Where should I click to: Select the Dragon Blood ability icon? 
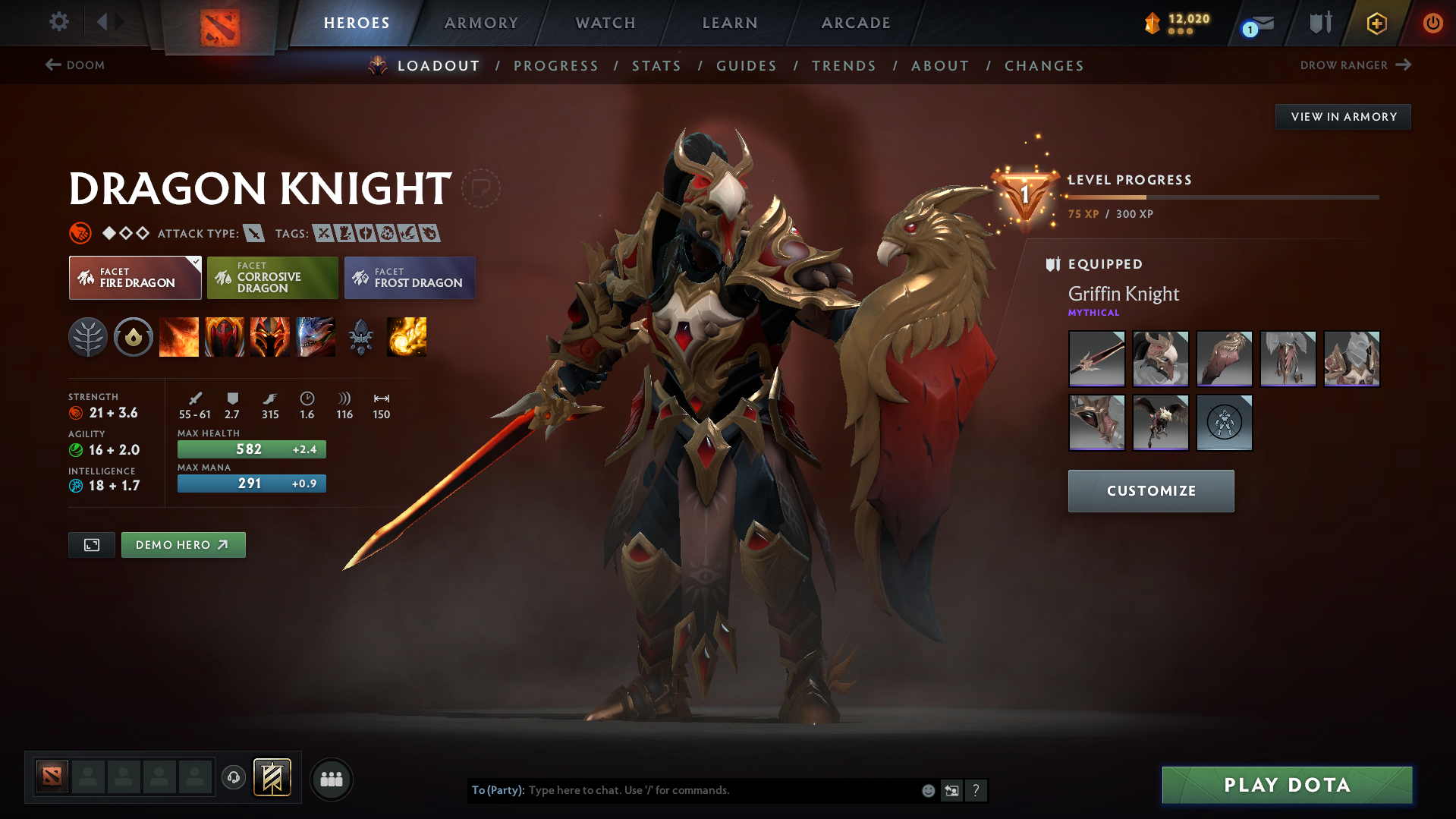[x=270, y=337]
